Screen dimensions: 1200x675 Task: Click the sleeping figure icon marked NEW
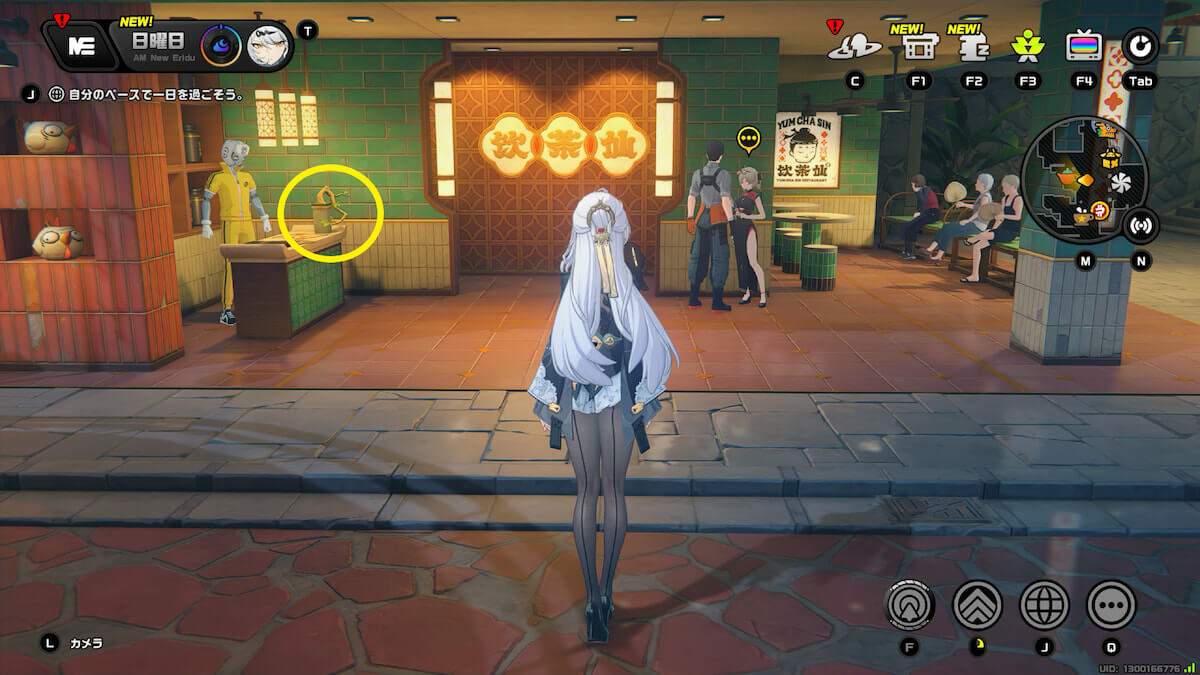(x=973, y=47)
